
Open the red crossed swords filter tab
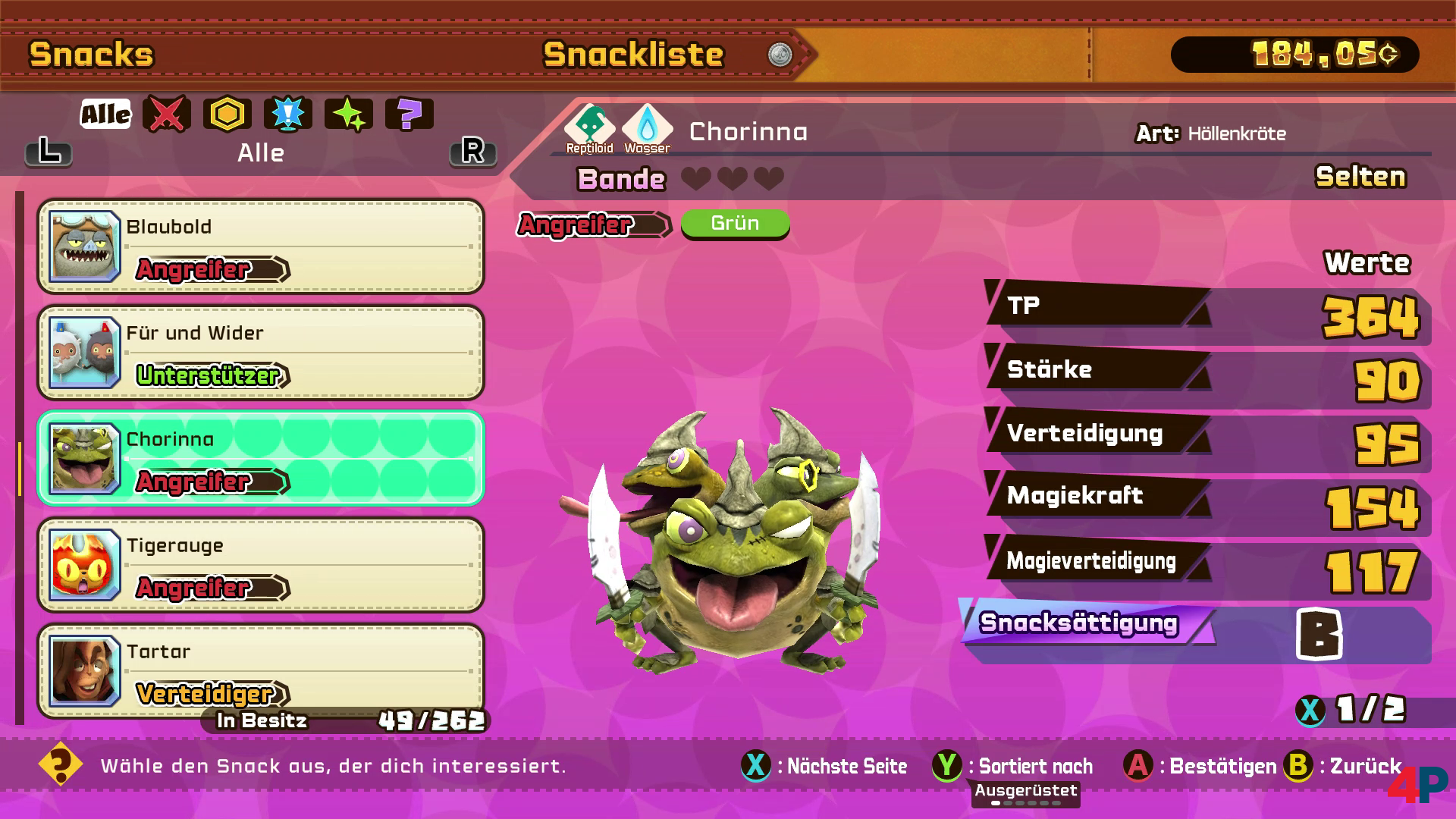click(167, 115)
